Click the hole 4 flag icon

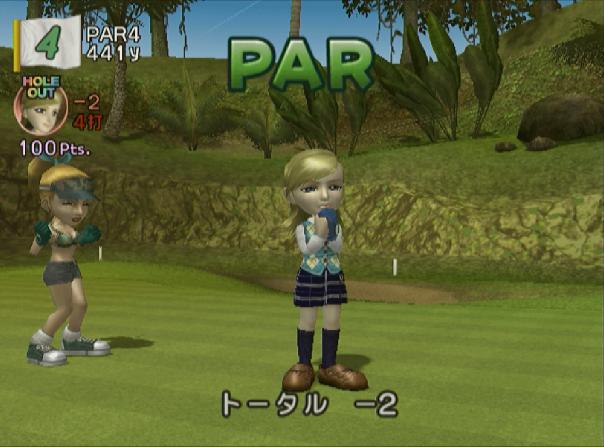click(x=47, y=41)
